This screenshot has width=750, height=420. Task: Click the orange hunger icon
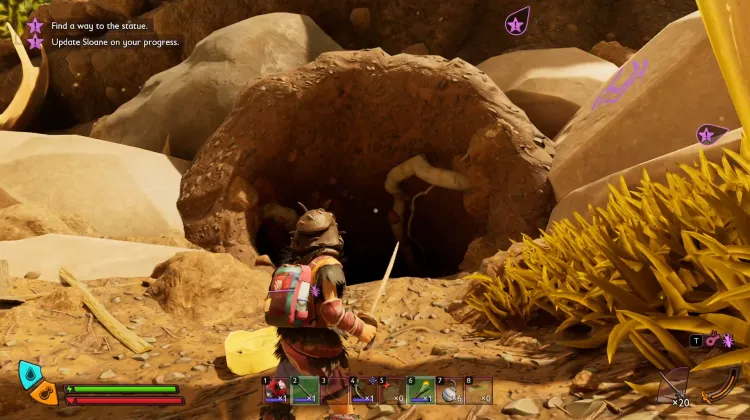click(44, 391)
